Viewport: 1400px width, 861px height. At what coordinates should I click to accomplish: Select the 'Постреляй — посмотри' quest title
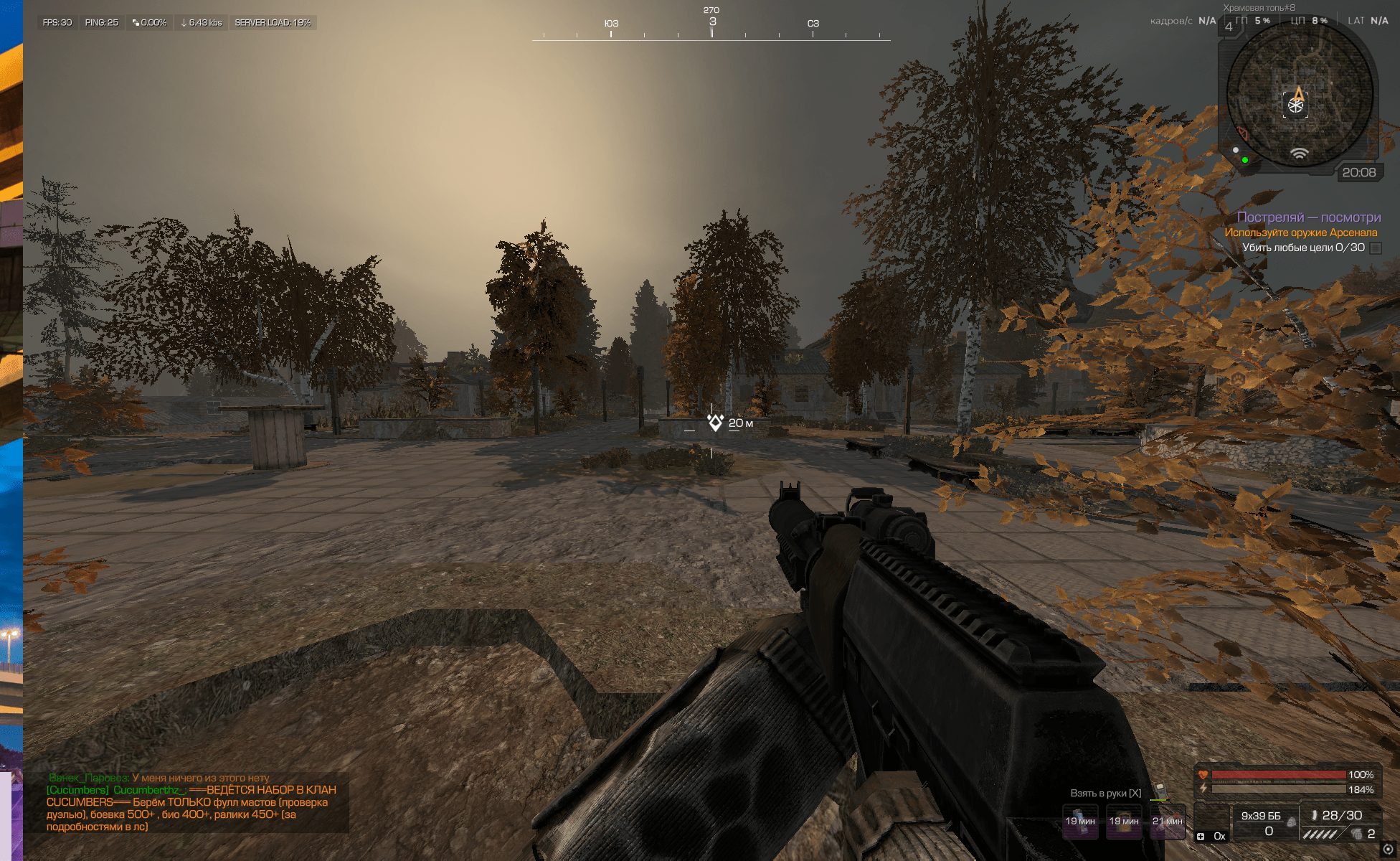tap(1308, 217)
